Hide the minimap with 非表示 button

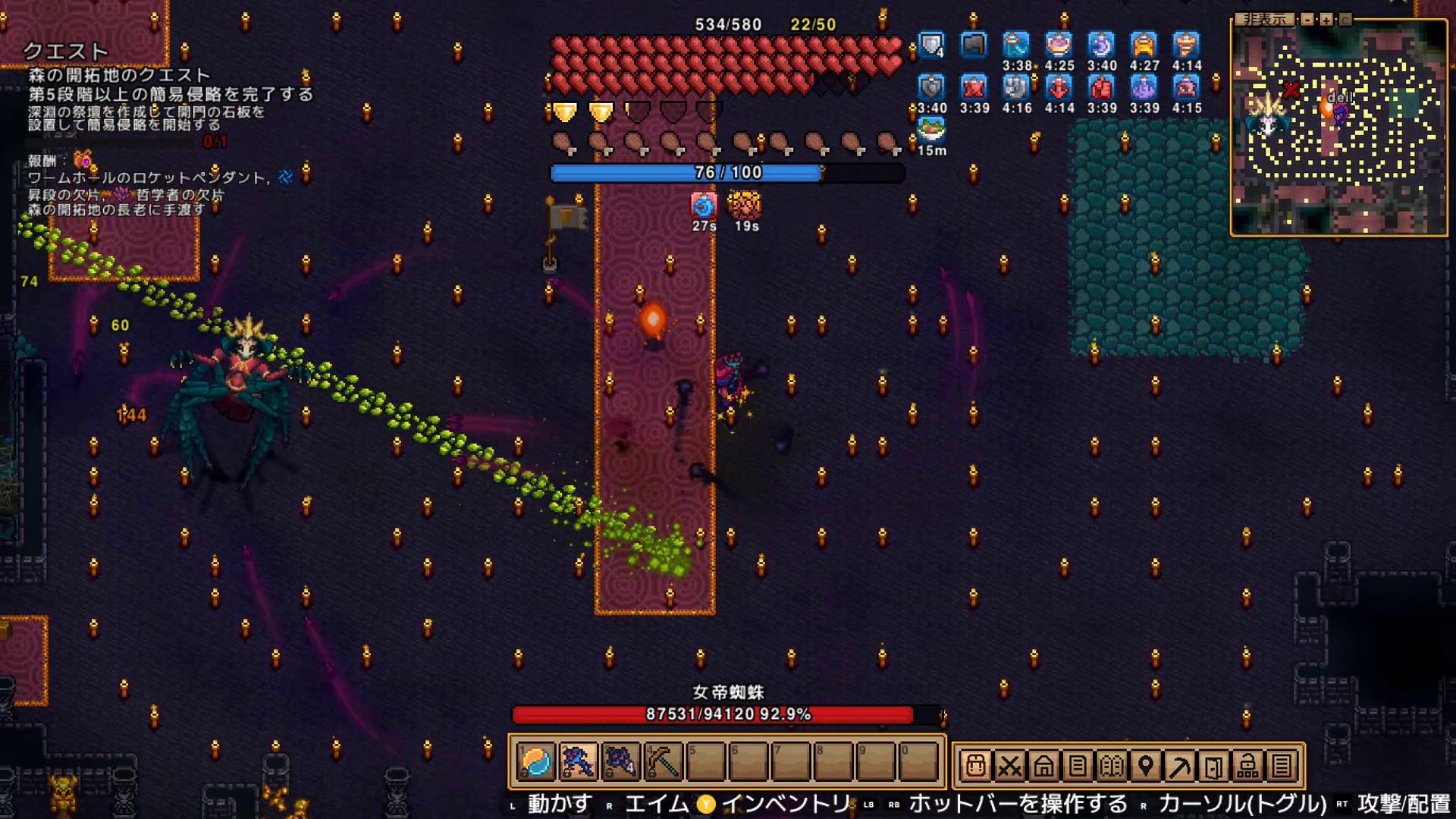[1264, 20]
